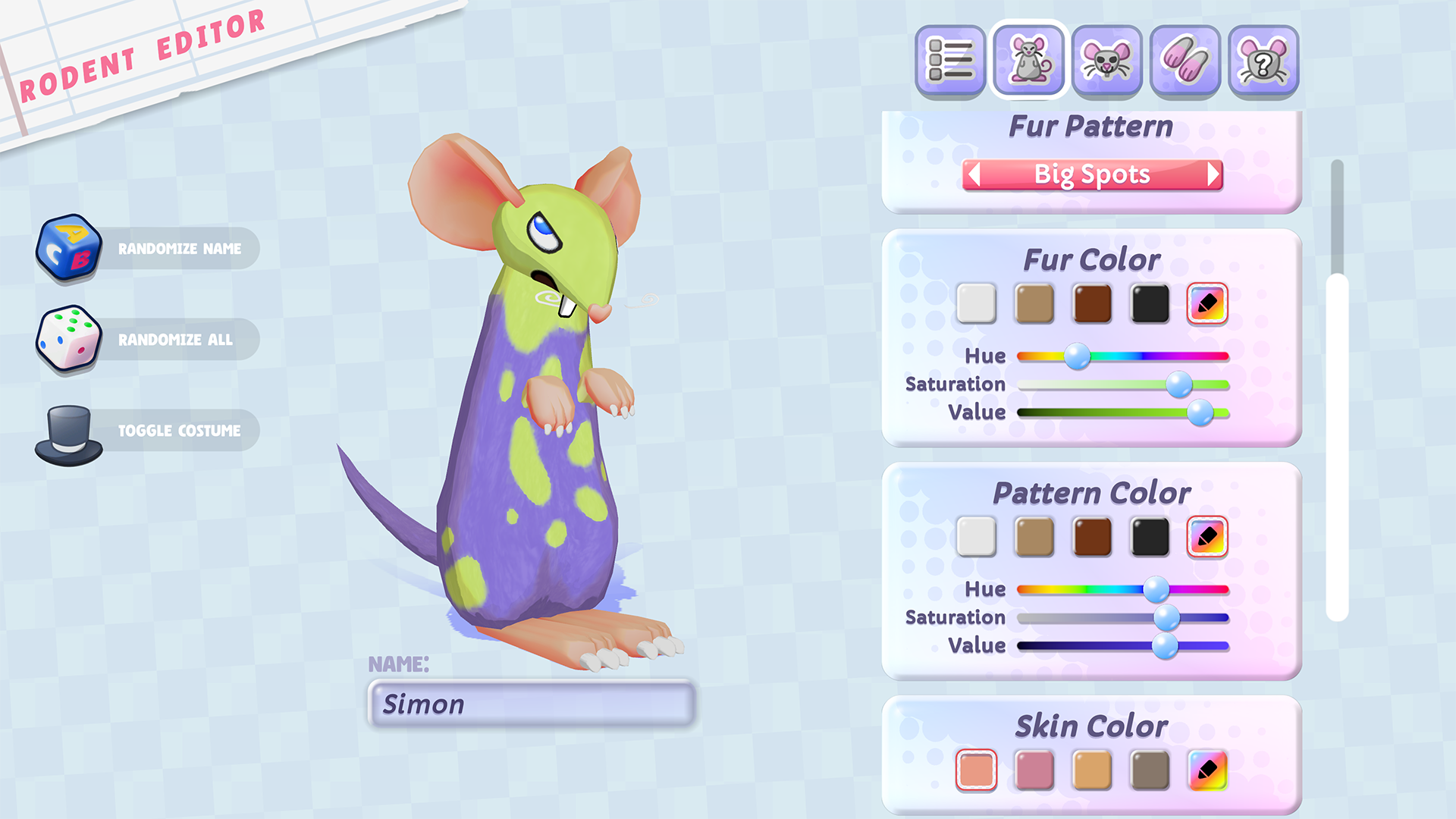Click the options panel vertical scrollbar
Image resolution: width=1456 pixels, height=819 pixels.
point(1337,447)
